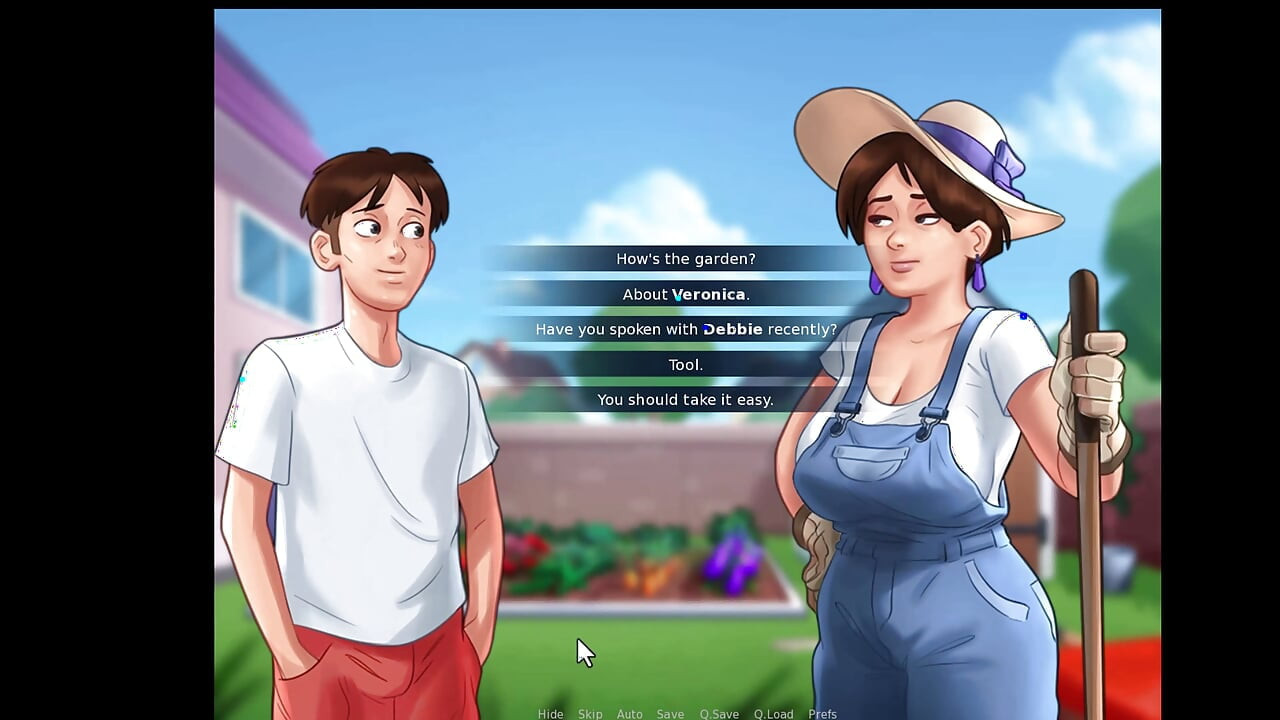Viewport: 1280px width, 720px height.
Task: Pick the "Tool." dialogue option
Action: [x=686, y=364]
